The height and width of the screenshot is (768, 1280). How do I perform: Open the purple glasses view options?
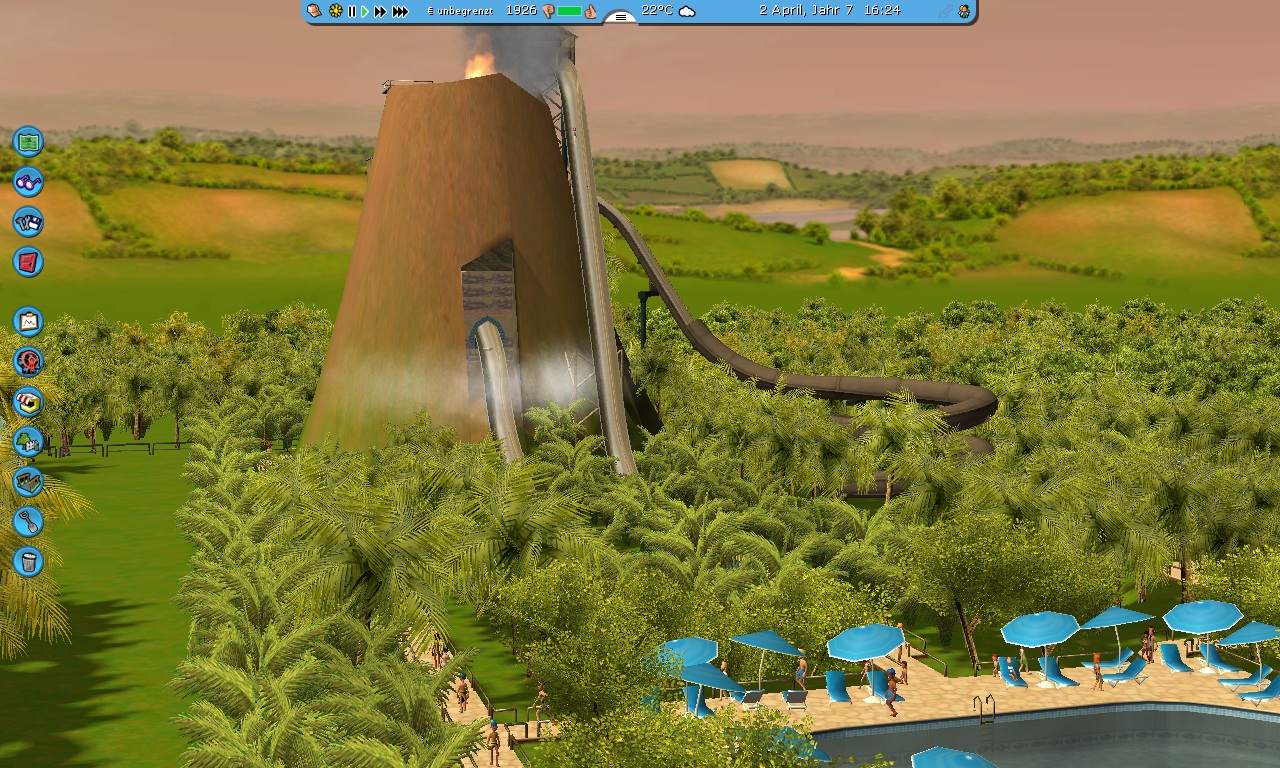coord(28,182)
